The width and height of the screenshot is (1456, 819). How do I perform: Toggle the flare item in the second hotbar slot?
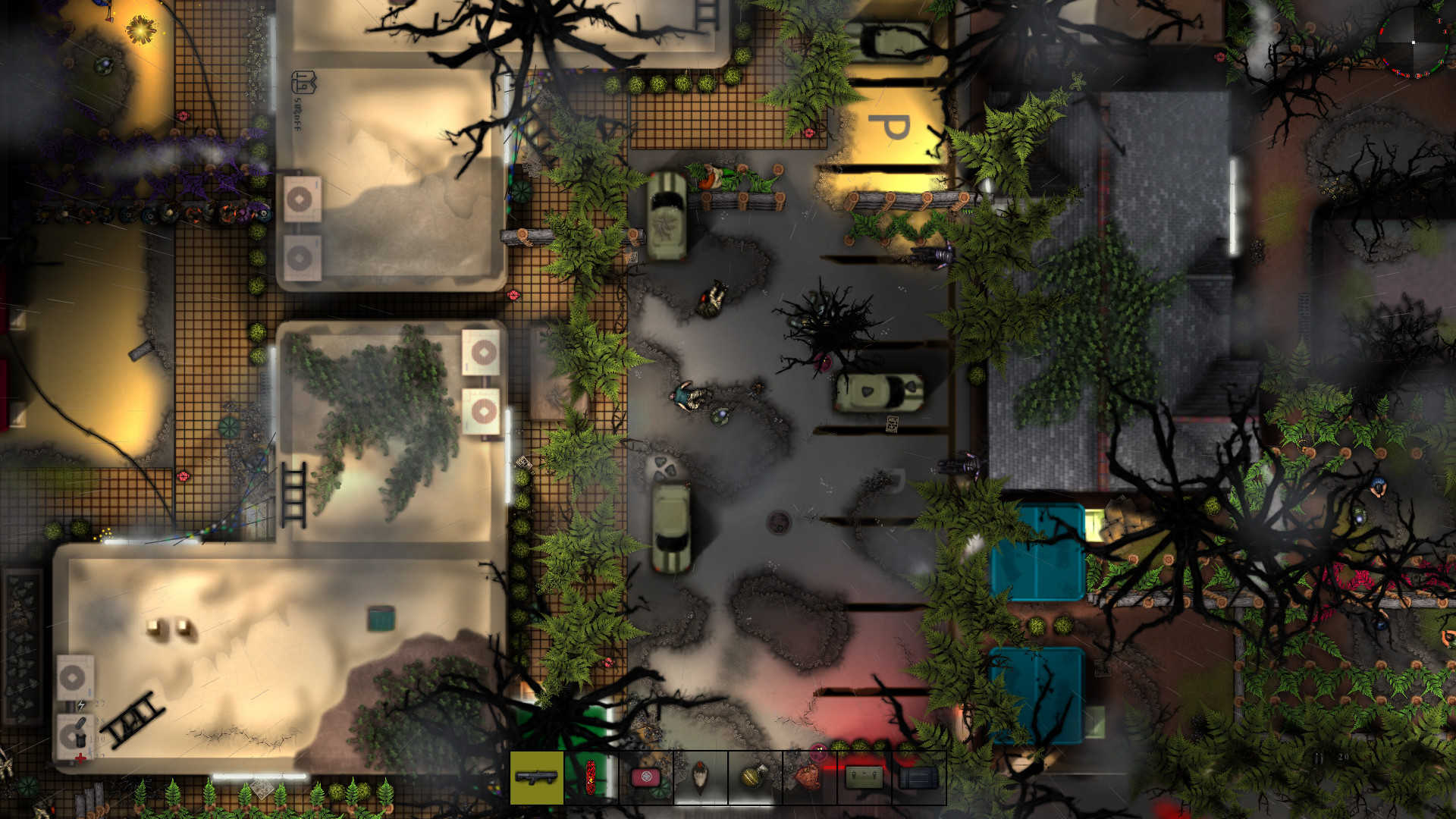point(590,777)
